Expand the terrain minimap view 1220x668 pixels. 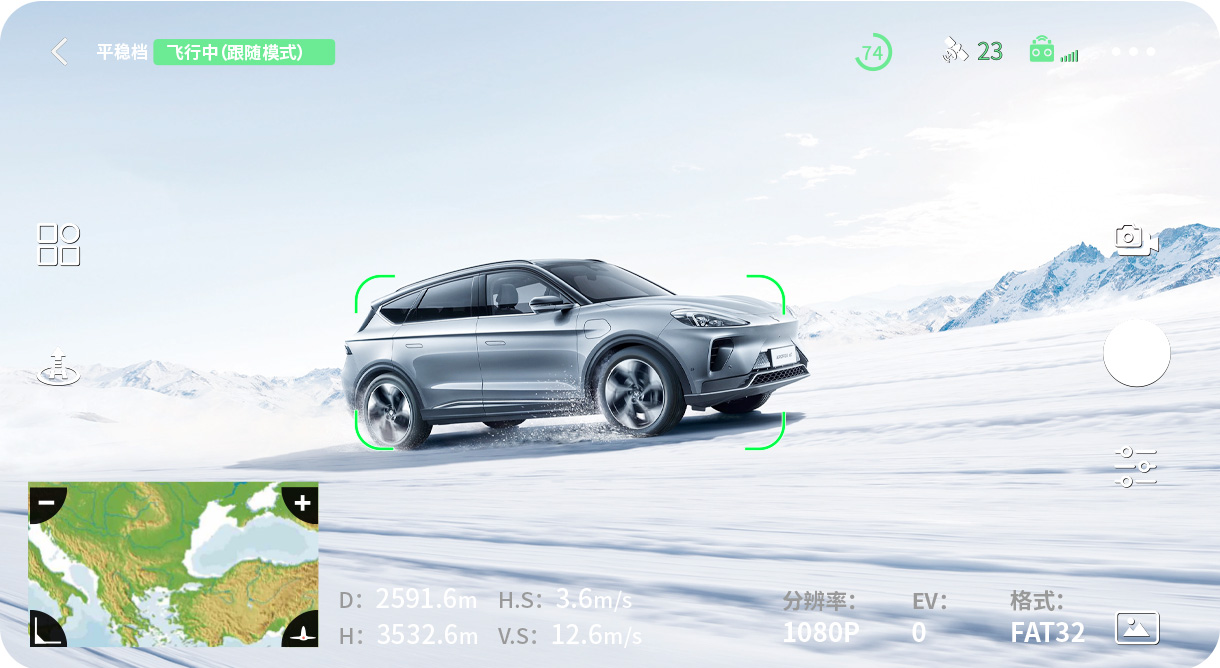click(x=173, y=565)
